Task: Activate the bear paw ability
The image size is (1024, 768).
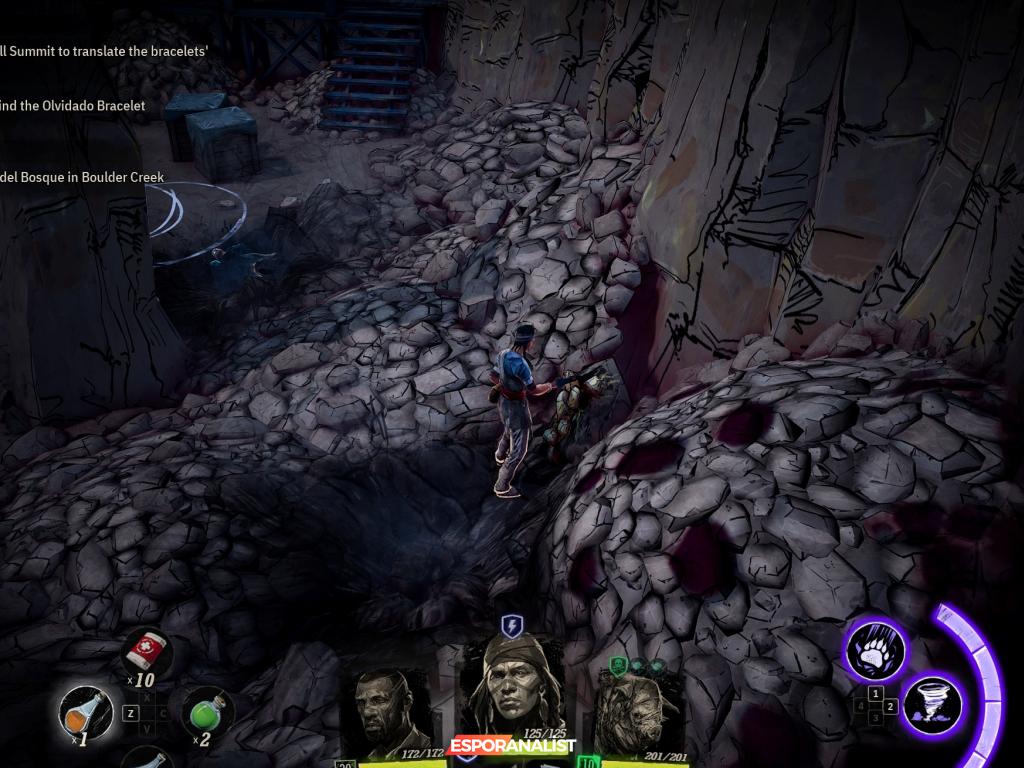Action: [876, 650]
